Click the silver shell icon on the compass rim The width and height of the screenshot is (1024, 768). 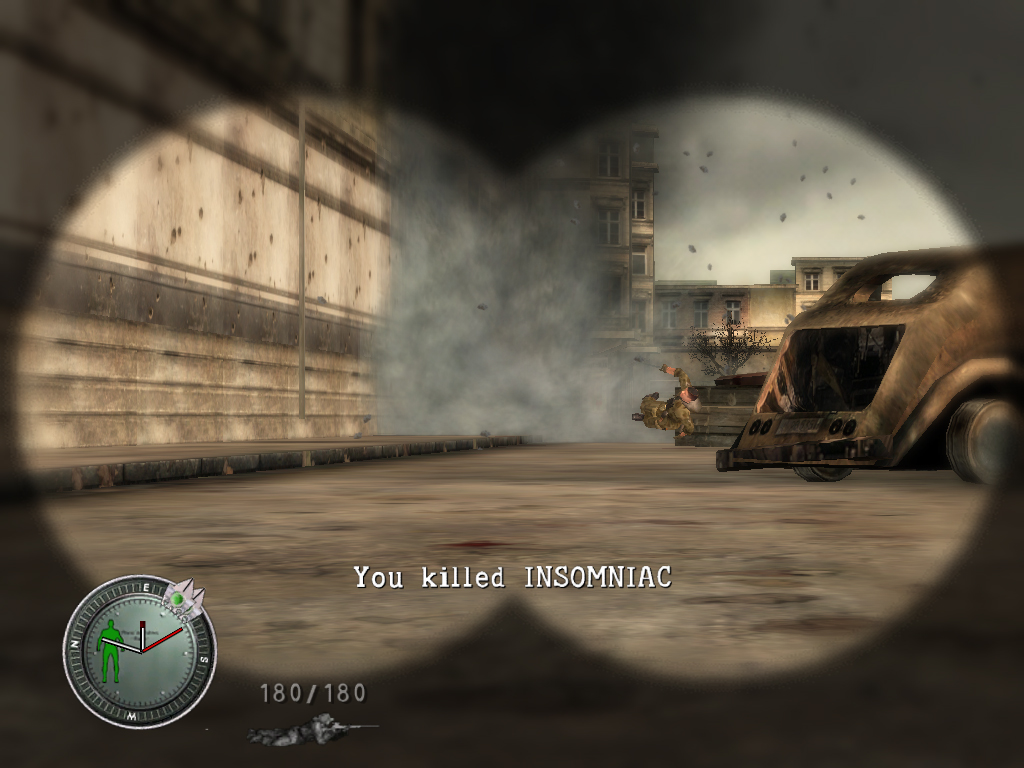(186, 597)
